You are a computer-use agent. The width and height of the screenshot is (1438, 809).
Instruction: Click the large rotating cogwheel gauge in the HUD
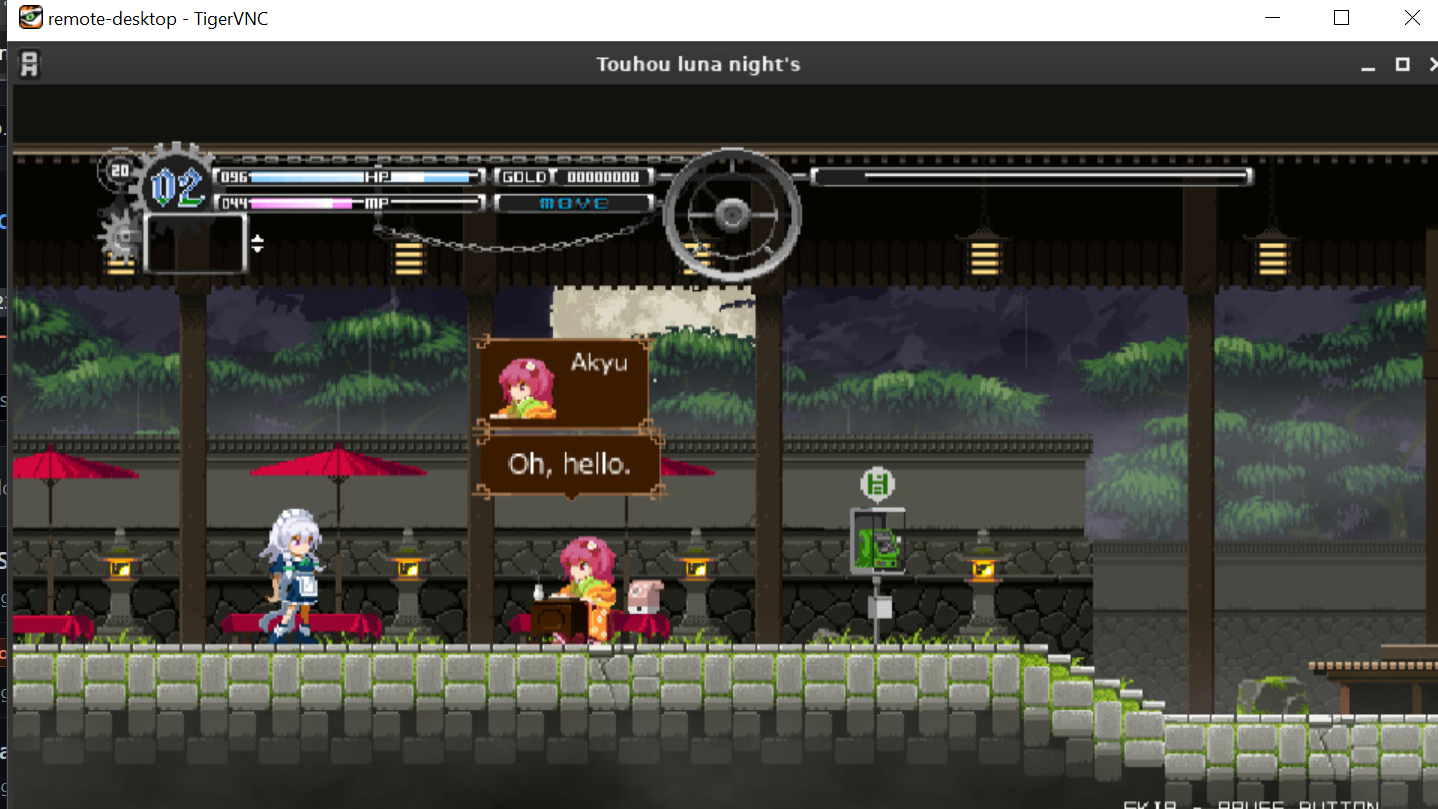click(733, 213)
